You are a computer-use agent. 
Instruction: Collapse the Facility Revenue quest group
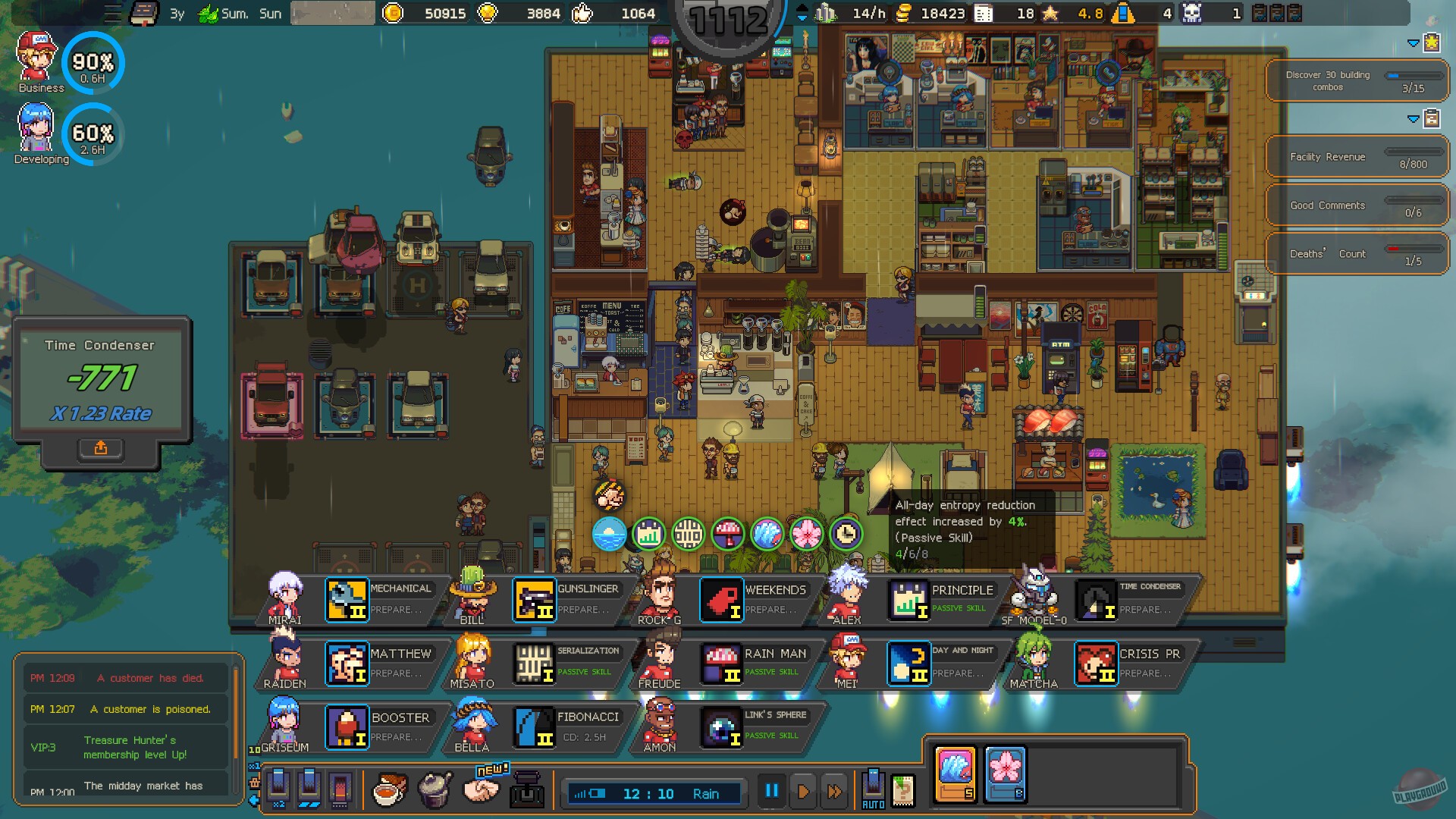1414,119
